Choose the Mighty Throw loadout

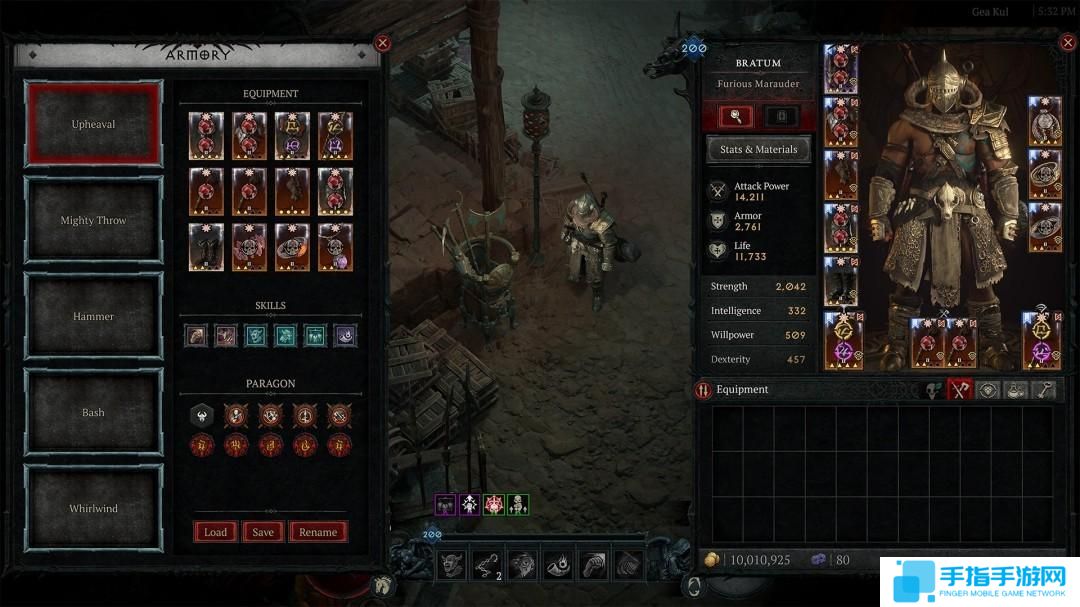93,220
